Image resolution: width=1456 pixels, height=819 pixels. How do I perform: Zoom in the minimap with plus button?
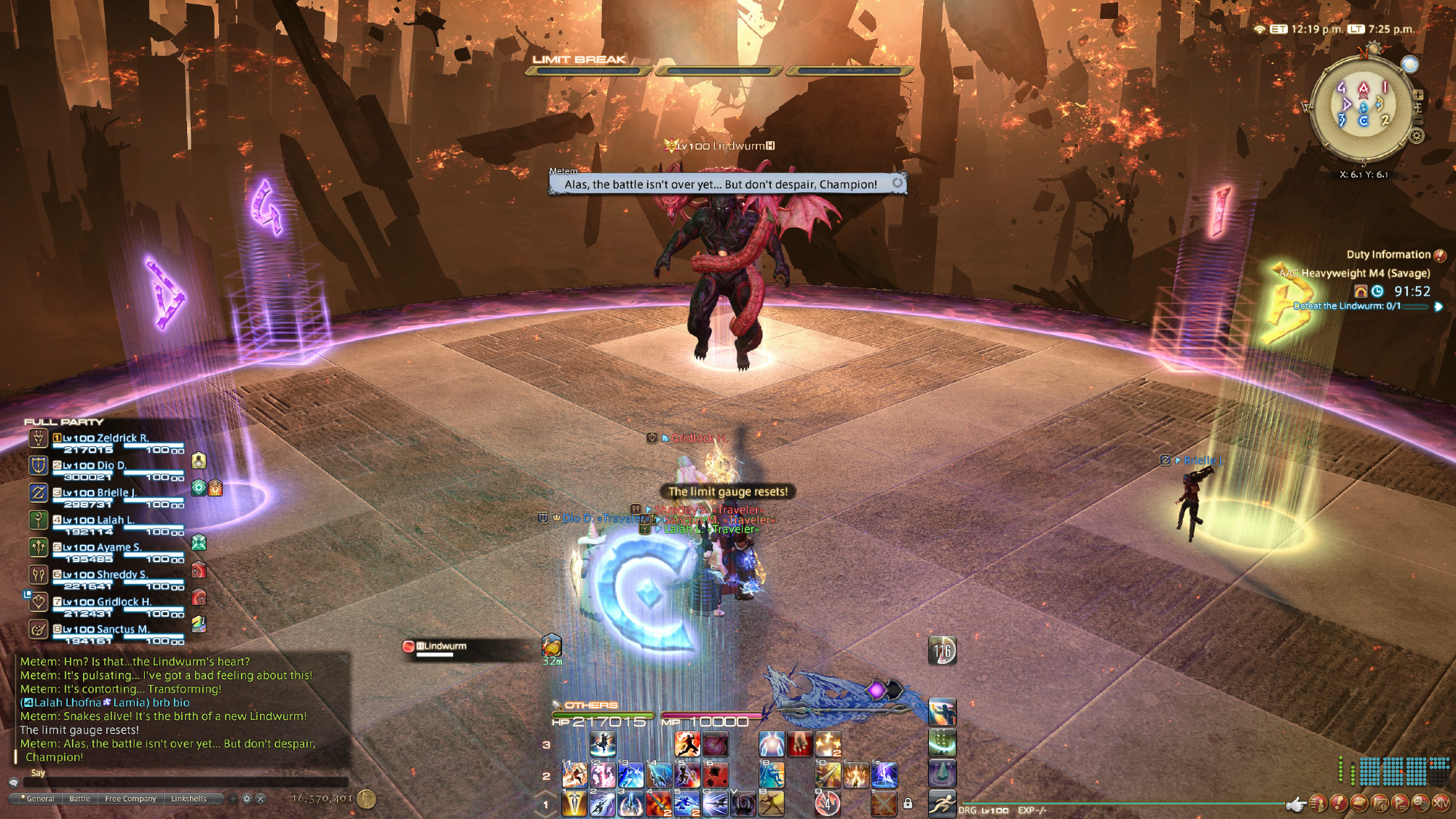click(1418, 95)
